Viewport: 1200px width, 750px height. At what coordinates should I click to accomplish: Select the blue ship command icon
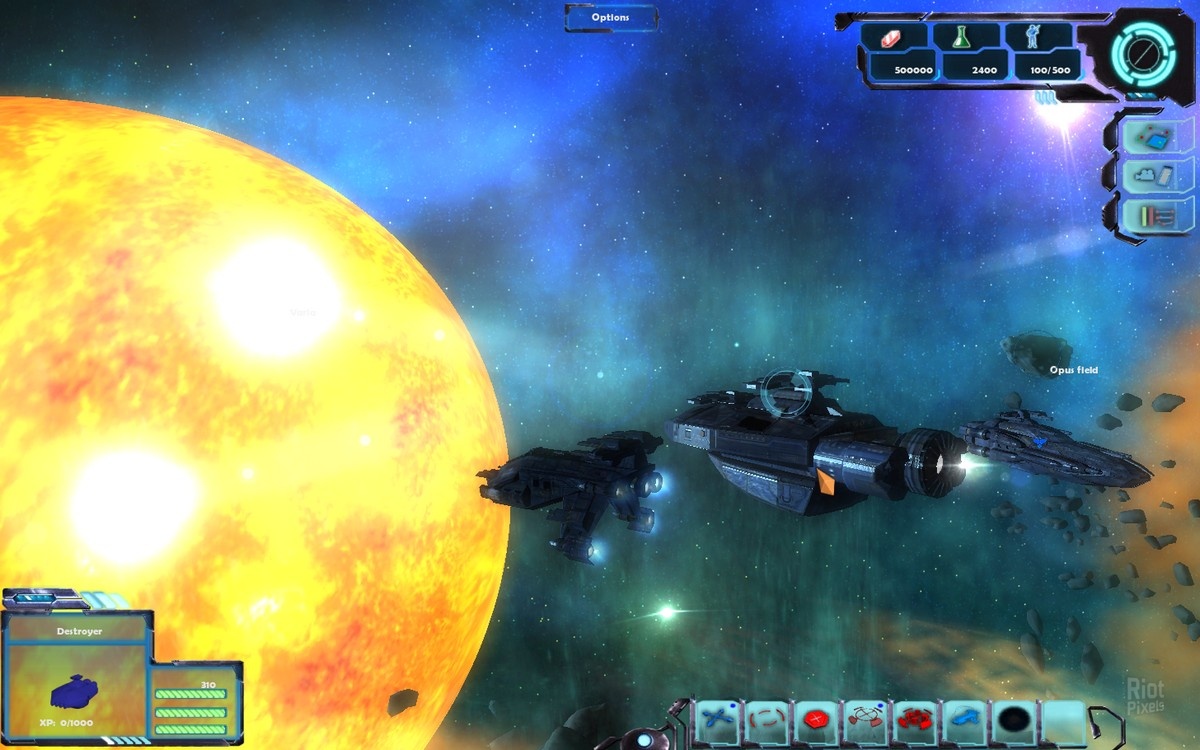point(963,718)
